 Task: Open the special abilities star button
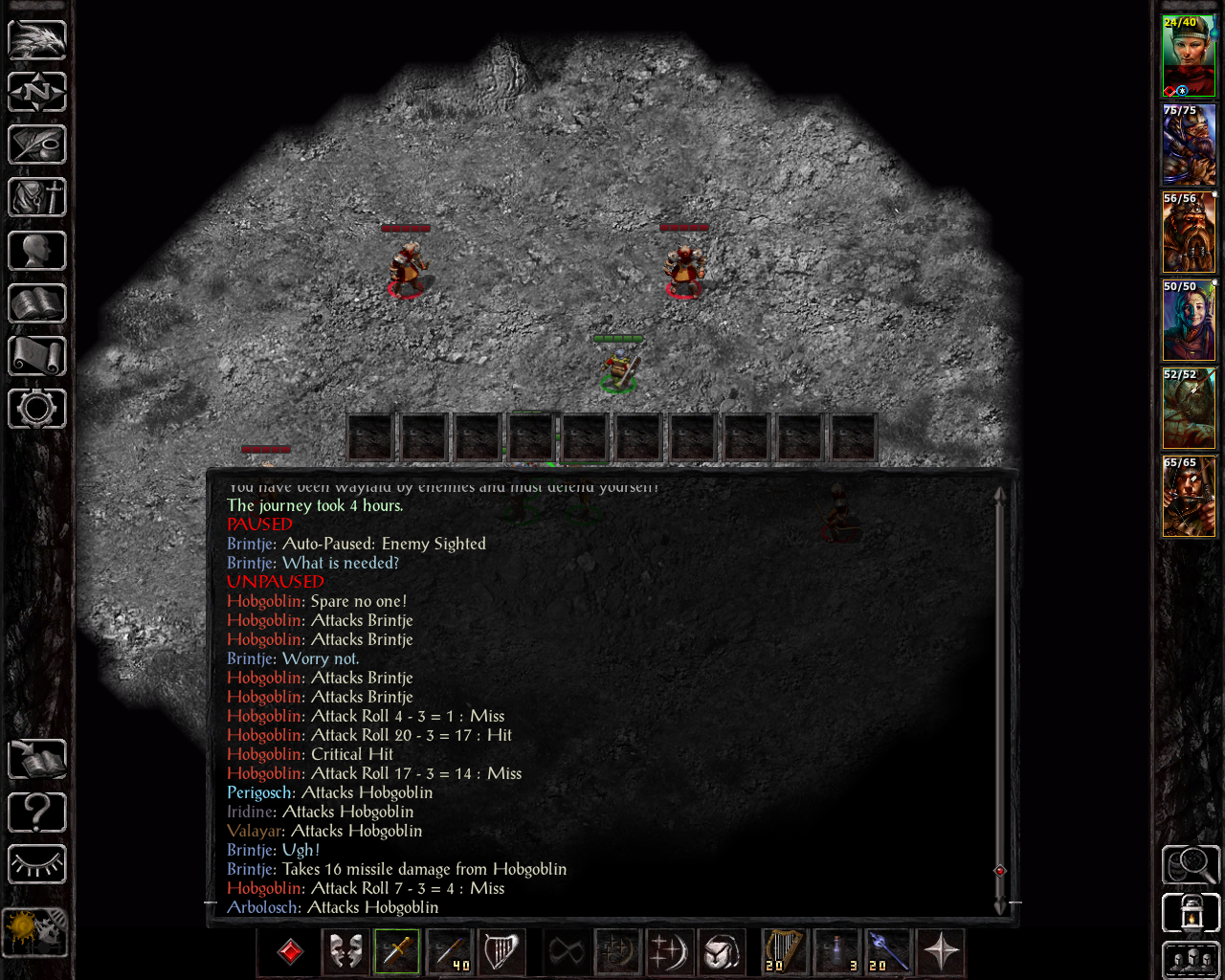pyautogui.click(x=942, y=951)
